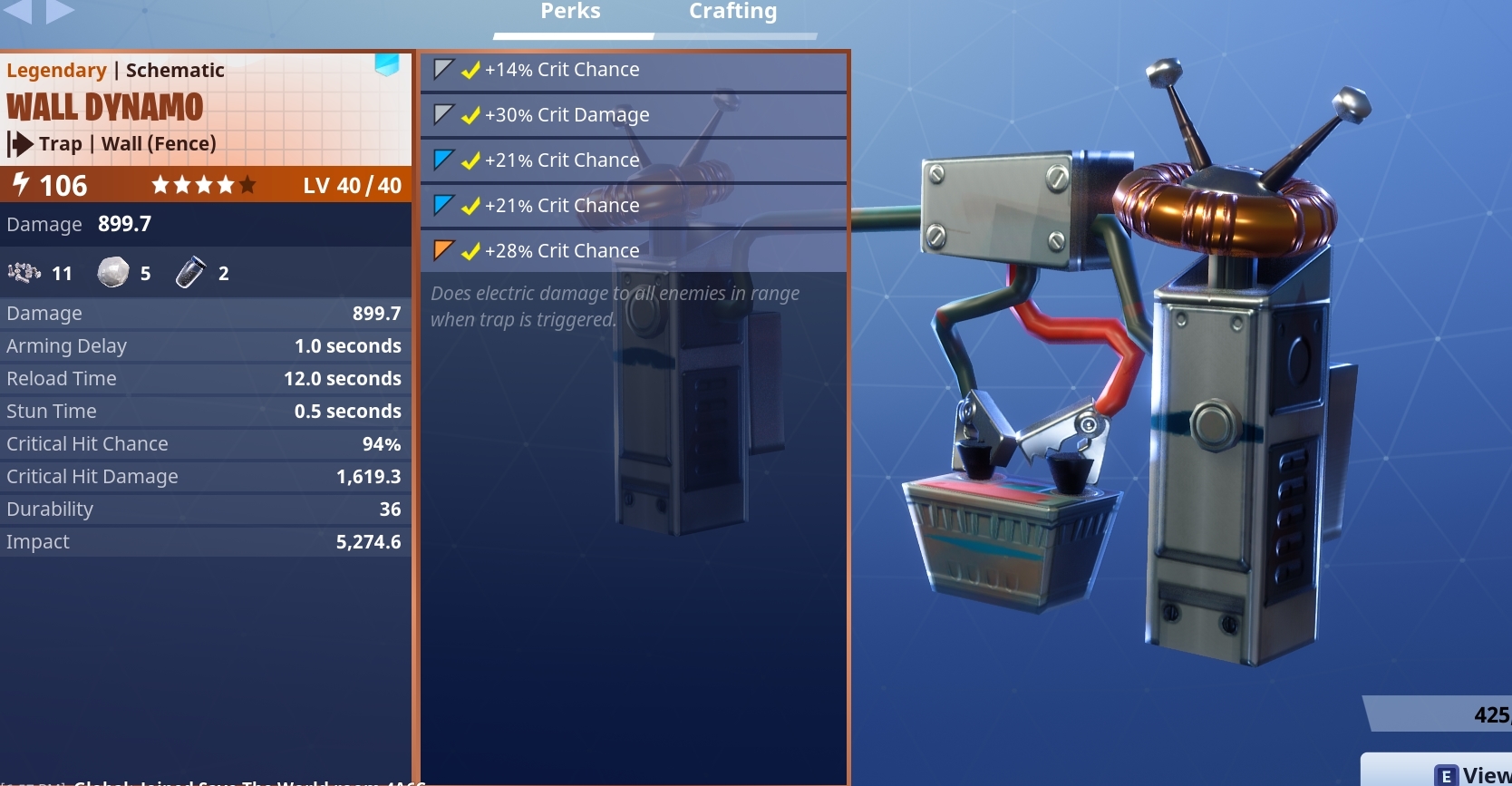
Task: Click the 425 currency counter
Action: [1487, 714]
